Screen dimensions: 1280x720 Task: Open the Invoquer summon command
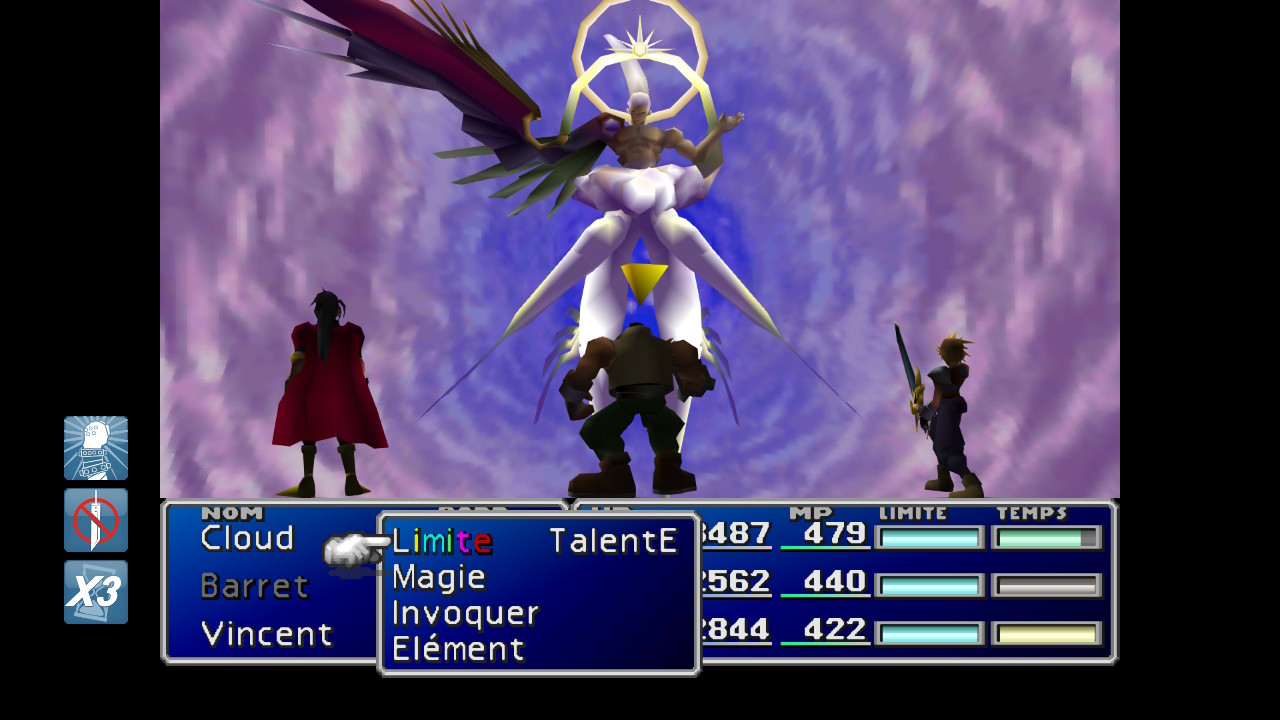pos(465,613)
